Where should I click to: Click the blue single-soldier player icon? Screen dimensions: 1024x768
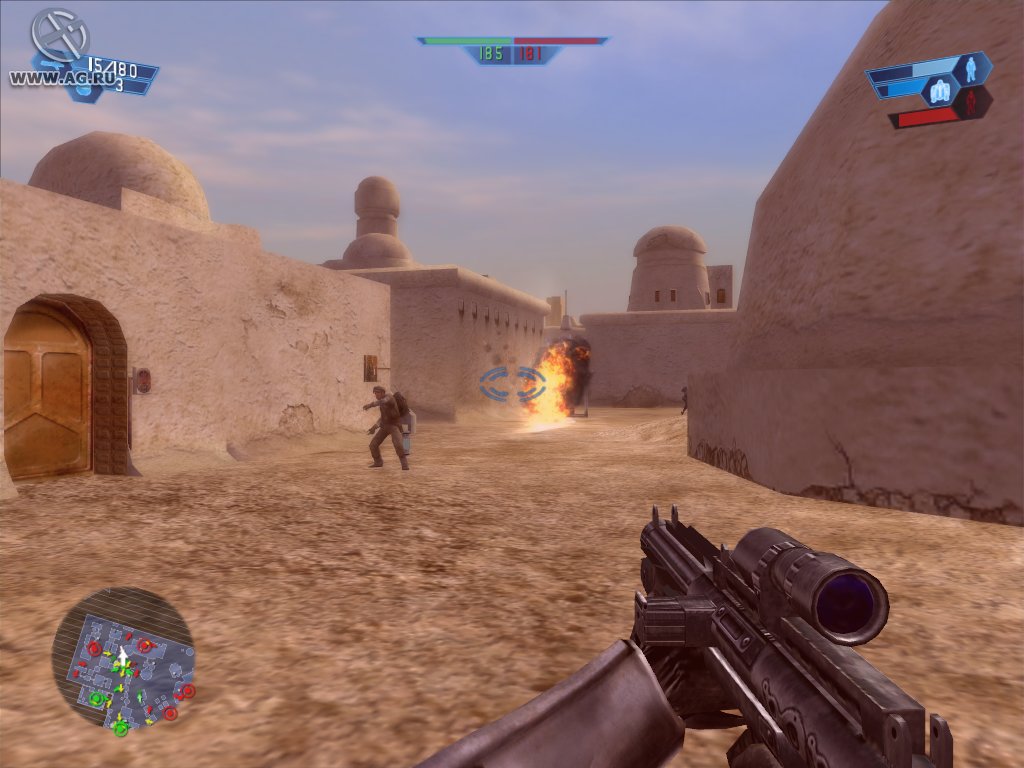coord(969,68)
